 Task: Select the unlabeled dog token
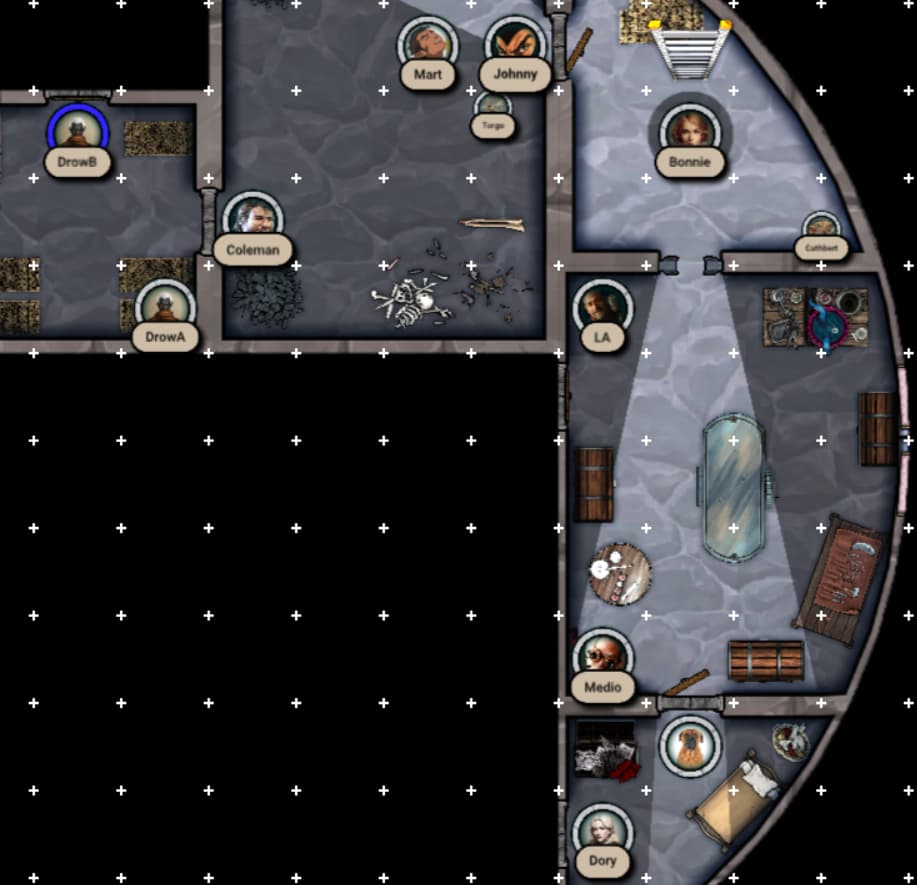690,745
